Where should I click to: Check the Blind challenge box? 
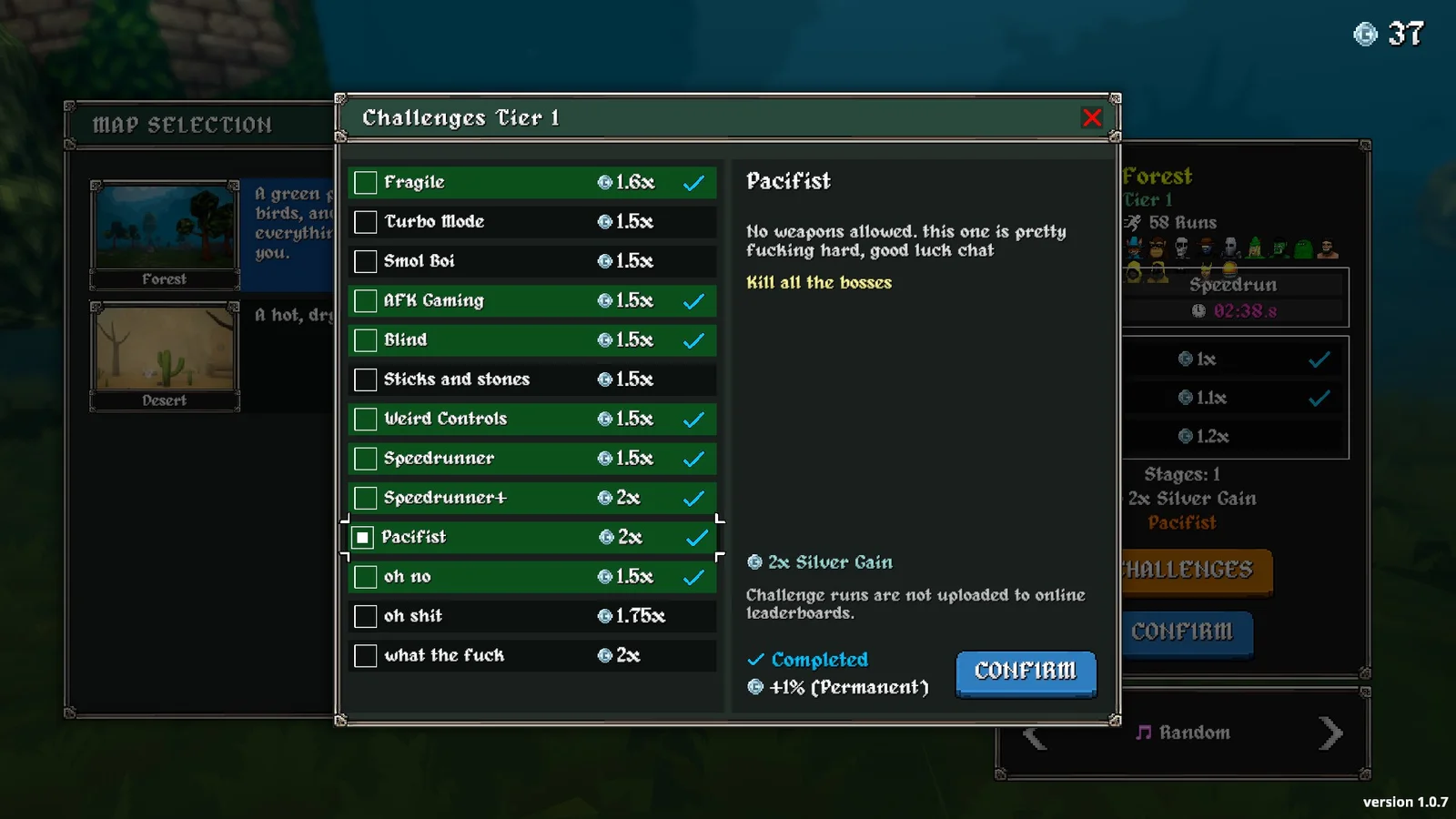coord(366,340)
